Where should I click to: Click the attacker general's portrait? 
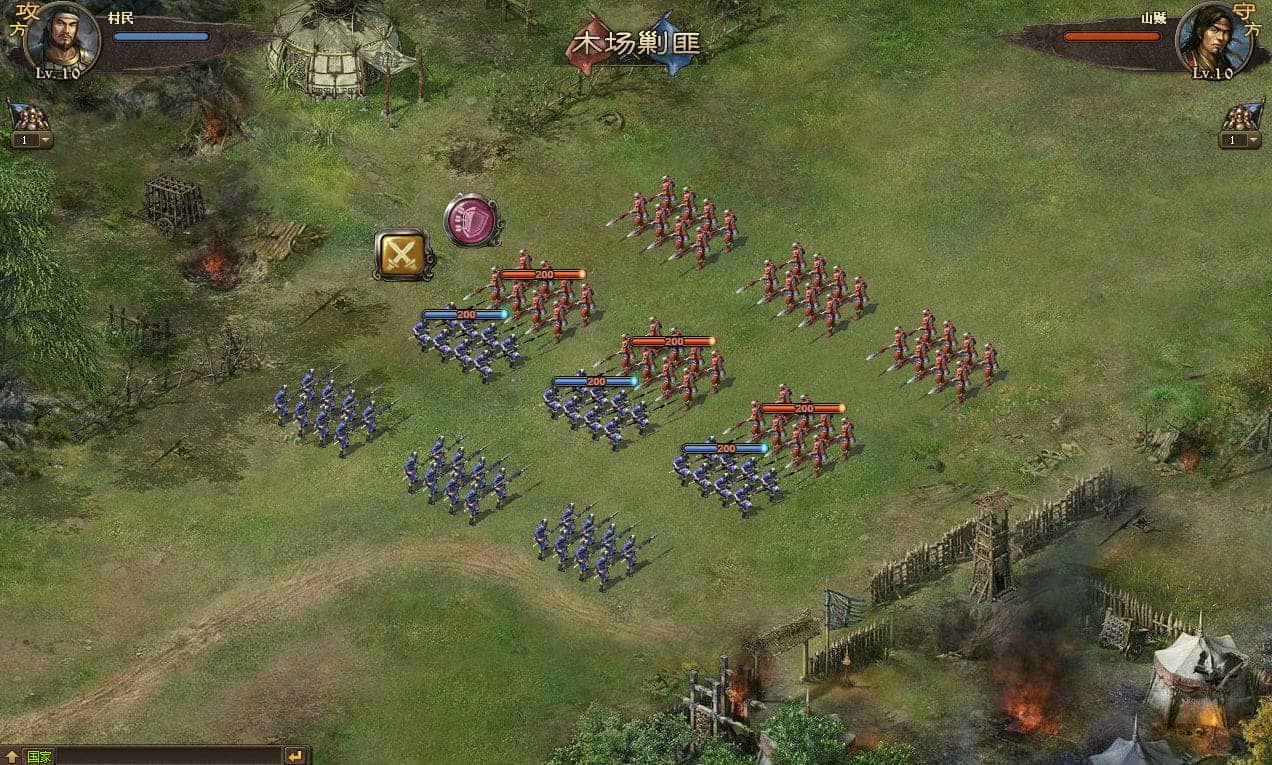[62, 38]
